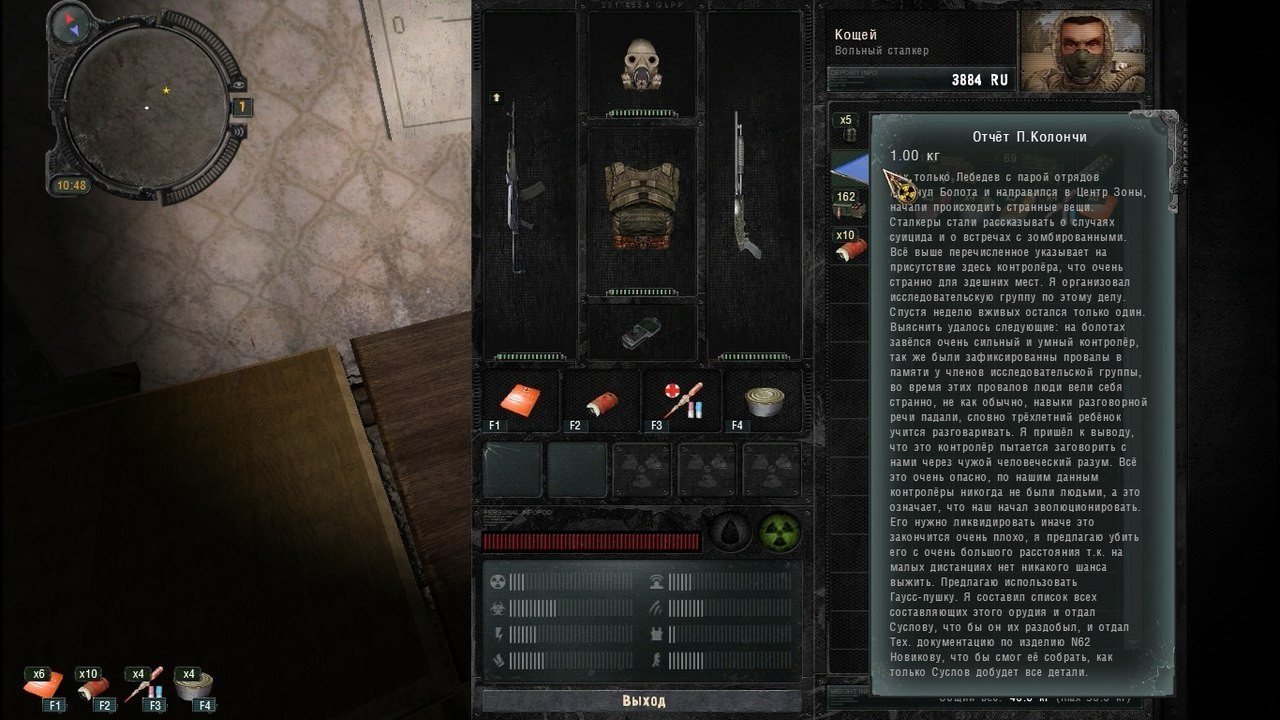Use the F4 canned food quick slot

coord(762,401)
